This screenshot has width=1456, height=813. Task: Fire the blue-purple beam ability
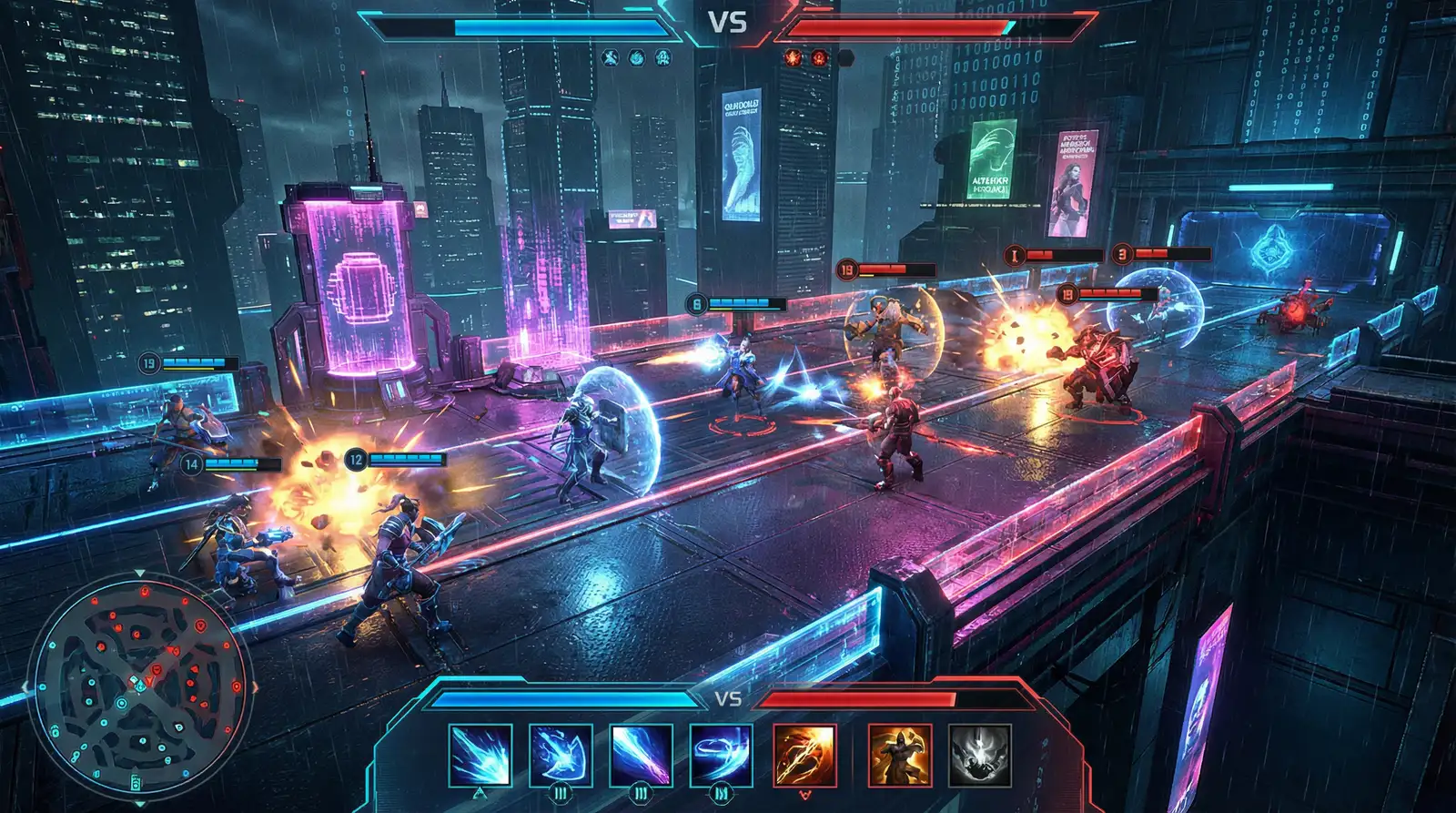641,755
